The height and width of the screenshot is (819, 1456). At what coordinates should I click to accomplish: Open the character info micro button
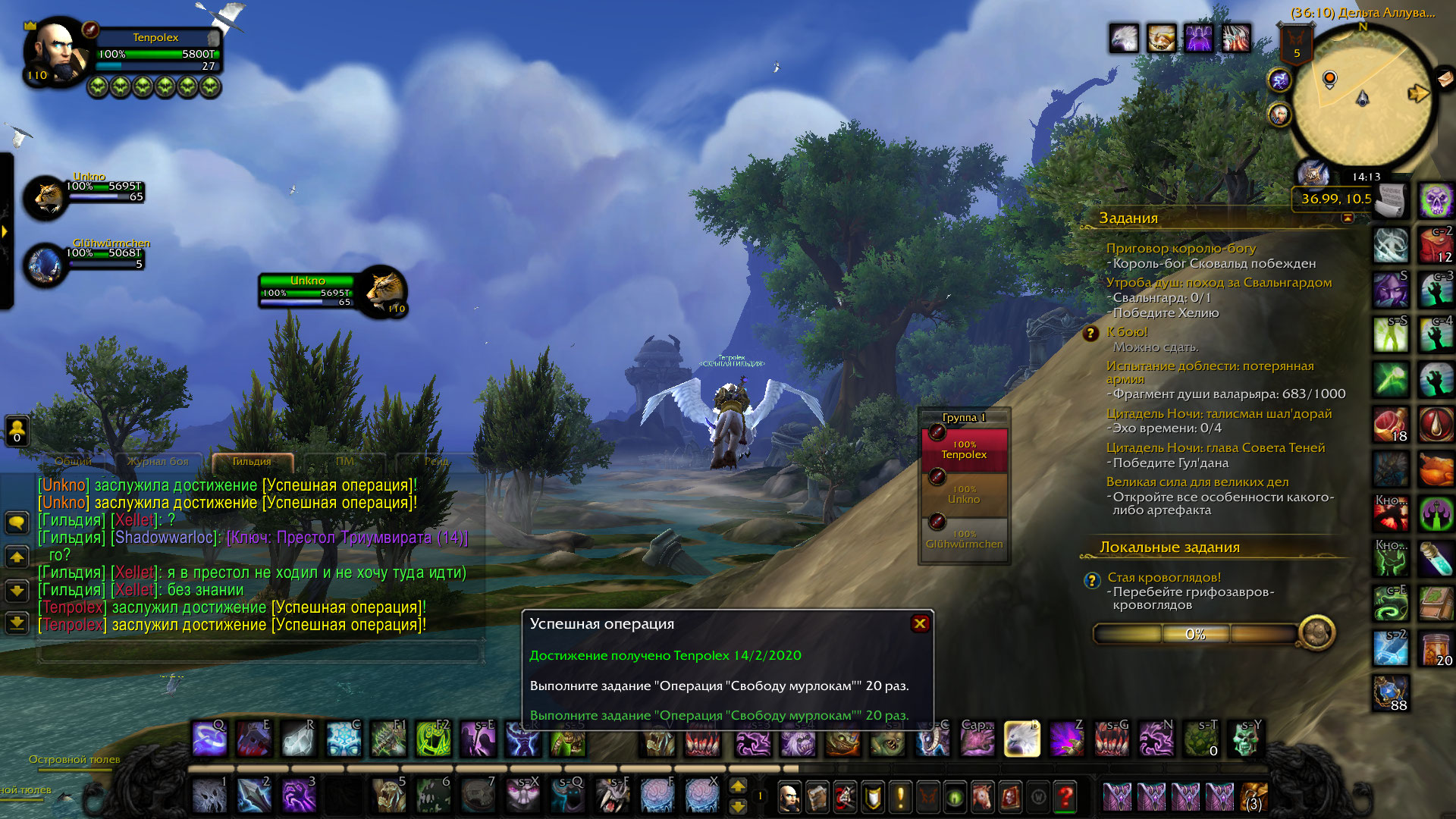[789, 797]
